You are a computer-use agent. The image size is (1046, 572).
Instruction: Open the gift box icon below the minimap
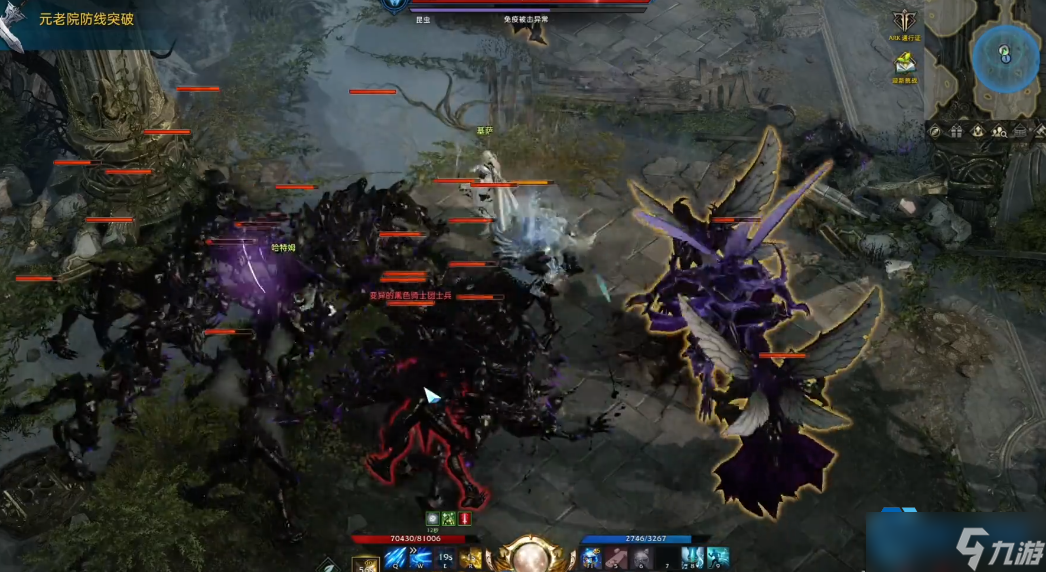pos(958,131)
